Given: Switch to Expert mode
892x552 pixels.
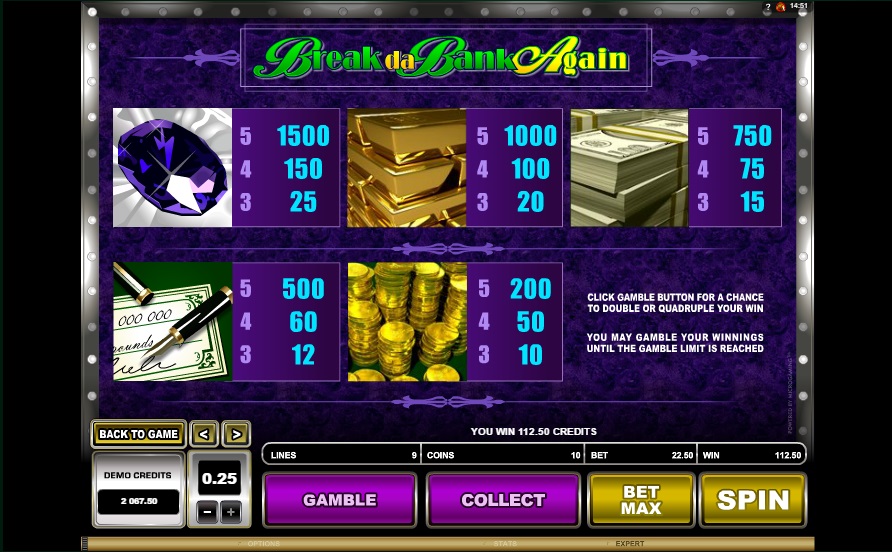Looking at the screenshot, I should [629, 544].
